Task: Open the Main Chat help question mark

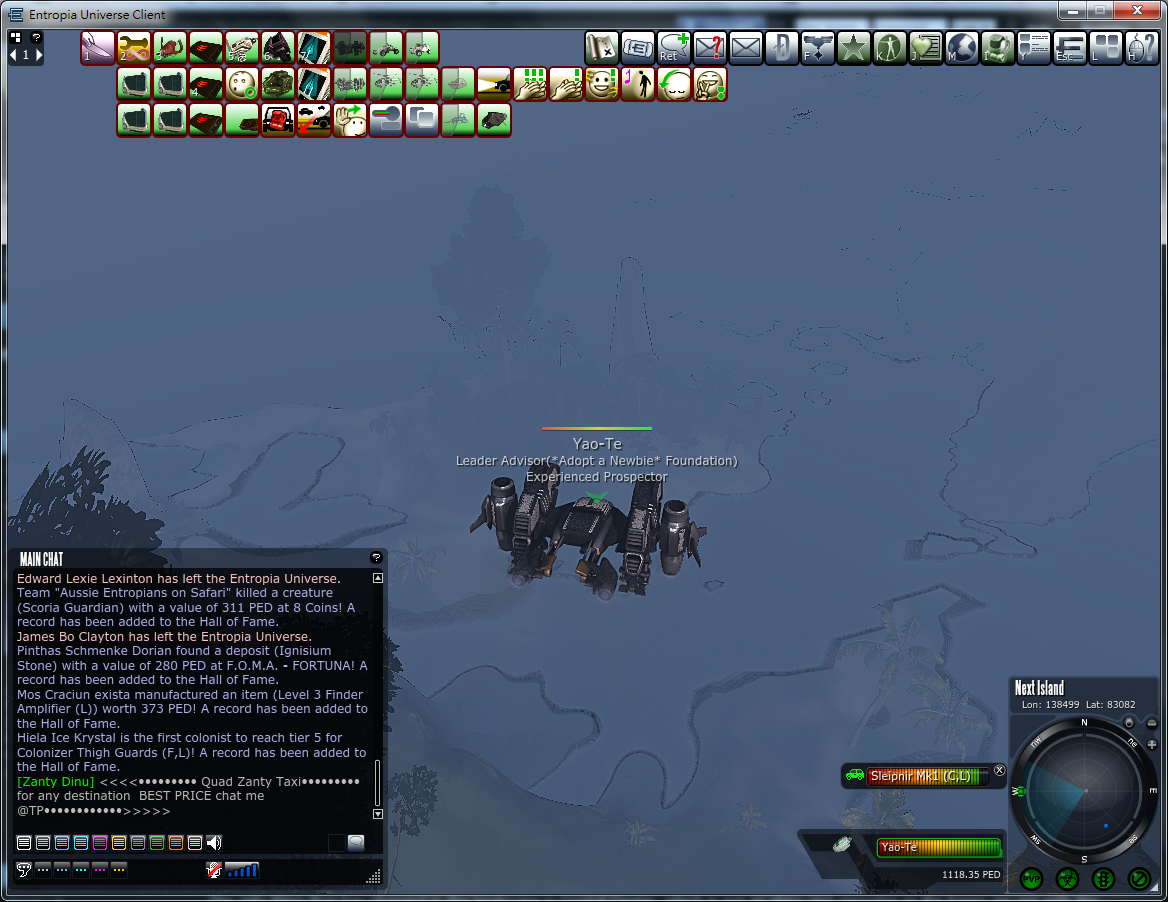Action: point(376,558)
